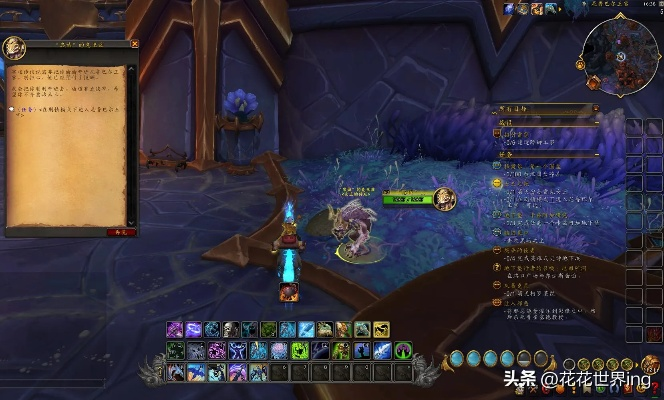
Task: Click the skull ability icon in top row
Action: [x=231, y=329]
